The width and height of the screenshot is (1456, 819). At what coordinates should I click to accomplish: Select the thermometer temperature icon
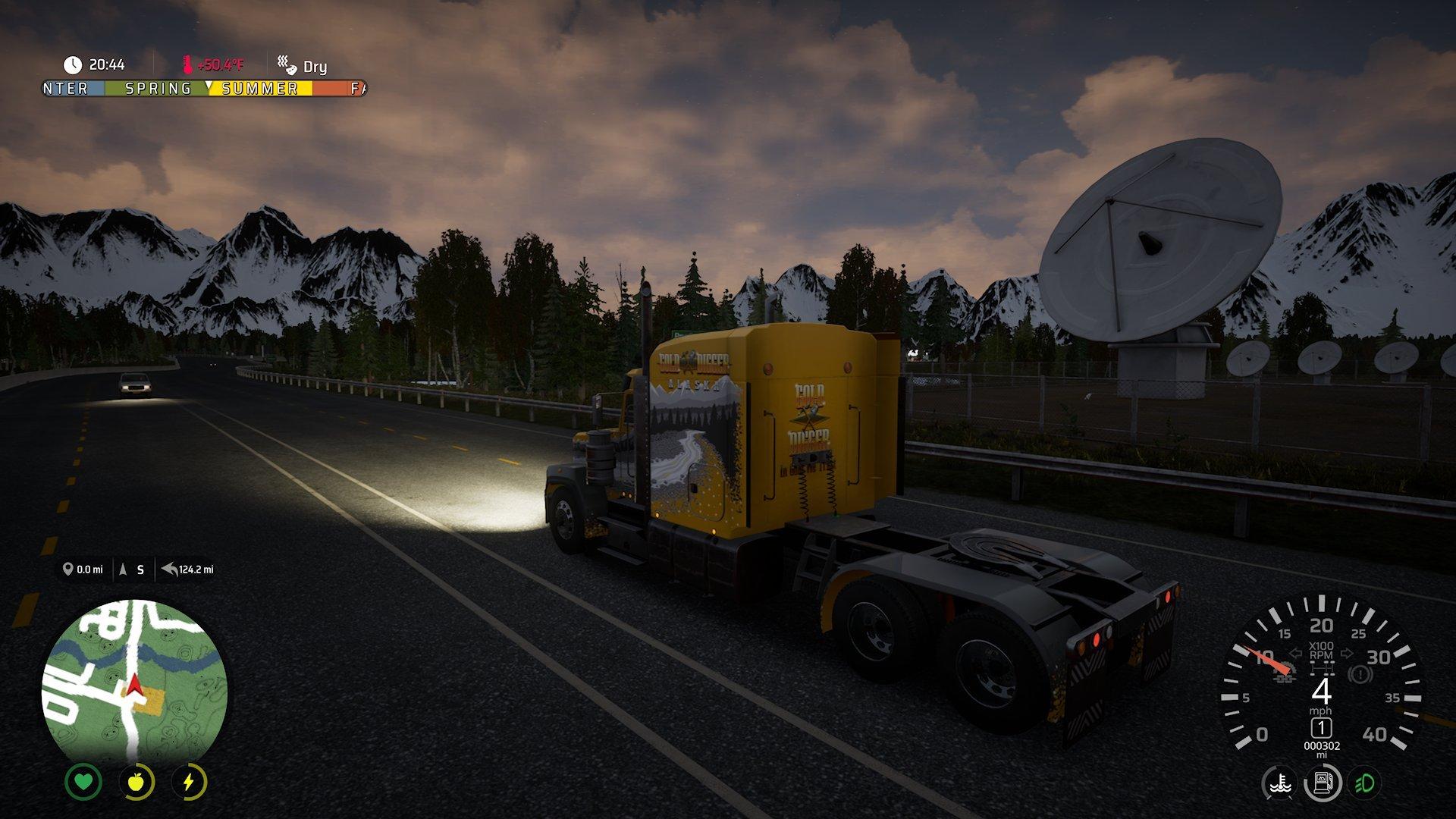coord(189,65)
